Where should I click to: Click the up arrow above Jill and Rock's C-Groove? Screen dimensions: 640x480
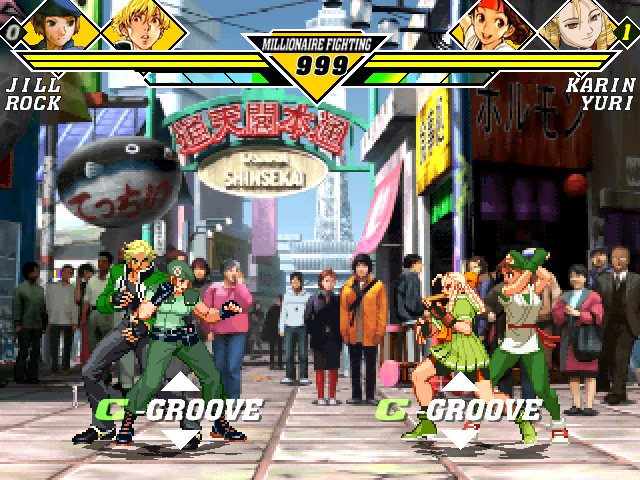pyautogui.click(x=180, y=384)
